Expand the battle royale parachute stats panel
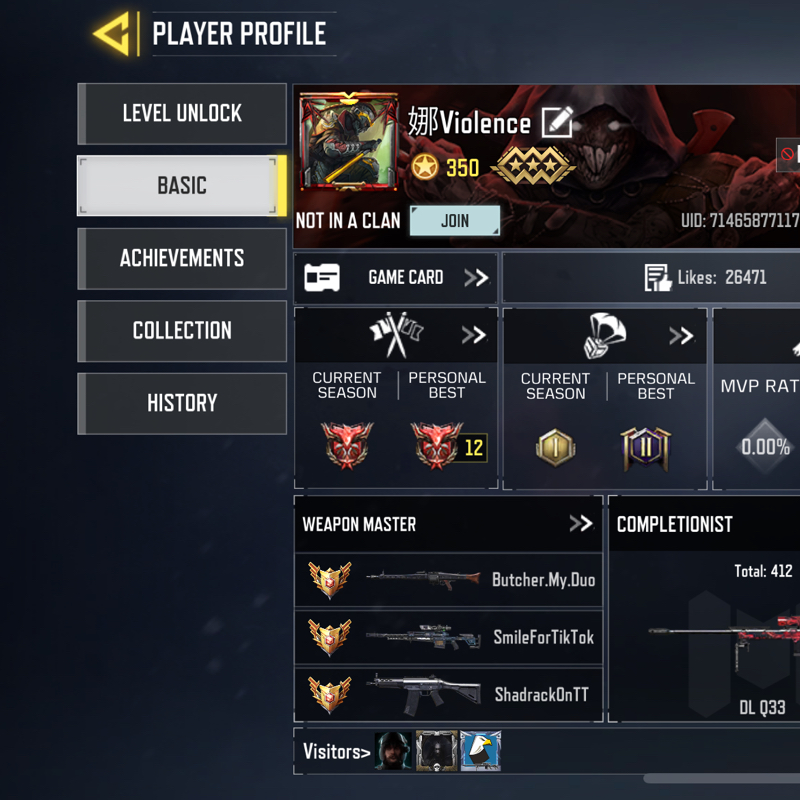Screen dimensions: 800x800 pyautogui.click(x=681, y=335)
